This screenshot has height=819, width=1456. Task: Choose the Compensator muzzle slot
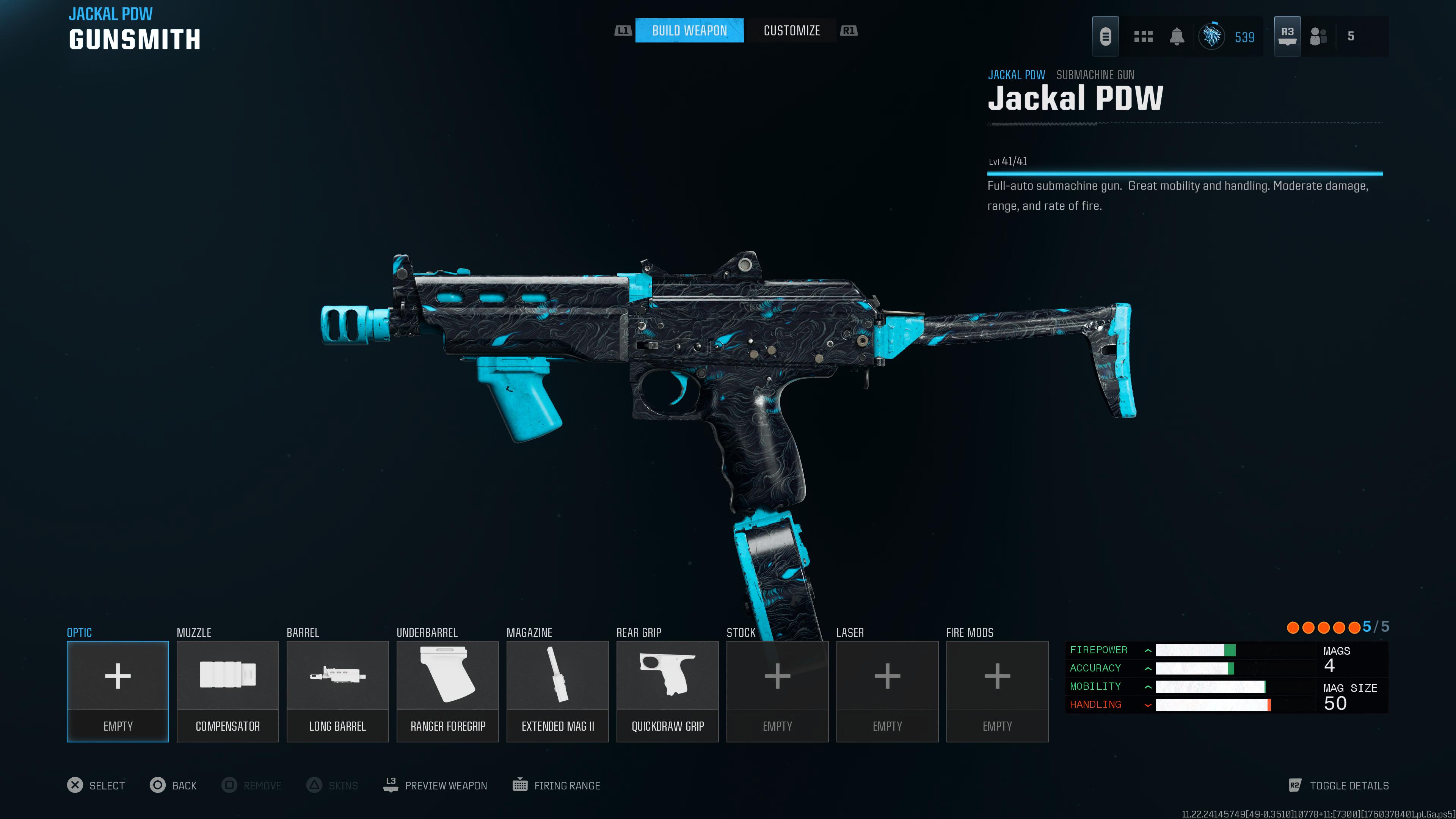[x=228, y=691]
